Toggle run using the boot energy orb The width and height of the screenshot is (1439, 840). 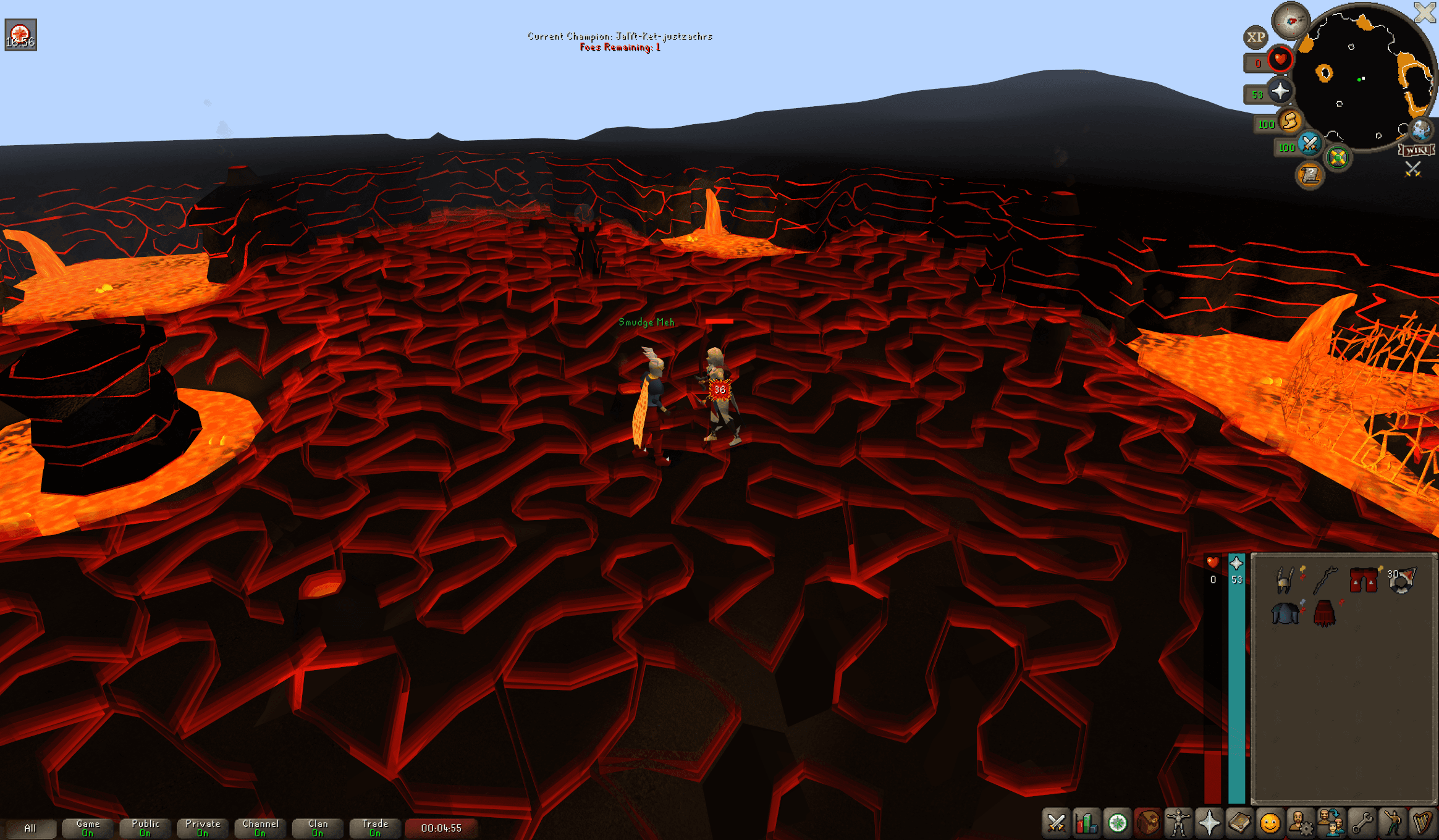tap(1289, 121)
